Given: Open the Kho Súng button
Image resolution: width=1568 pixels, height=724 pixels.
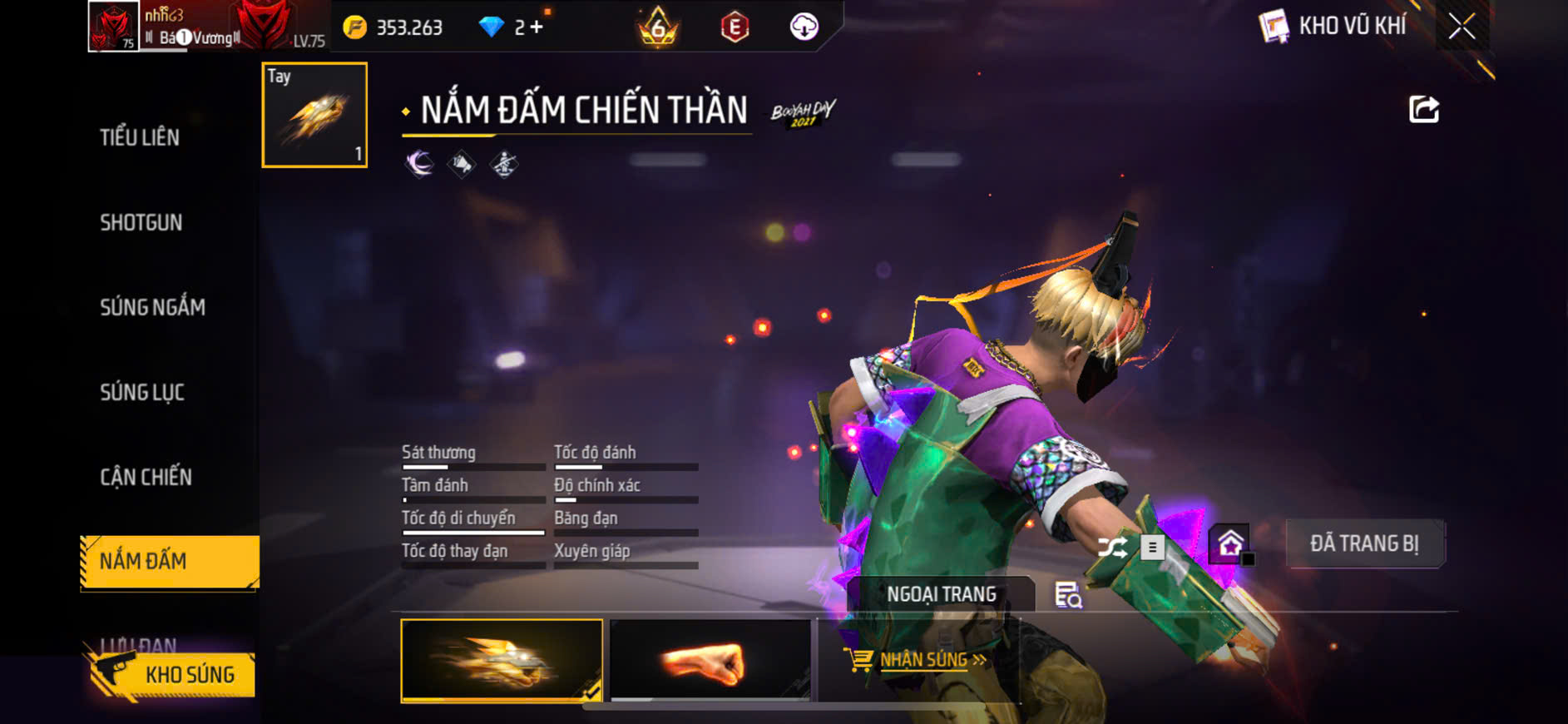Looking at the screenshot, I should [x=171, y=674].
